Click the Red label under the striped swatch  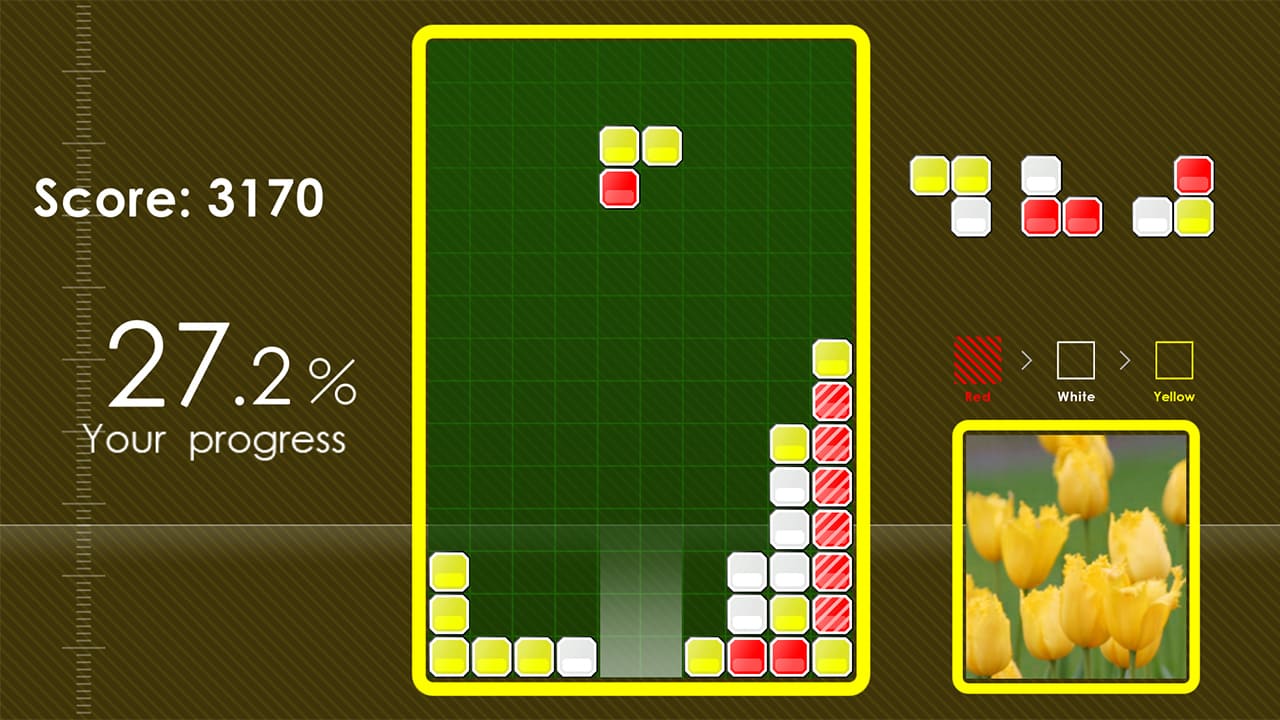point(976,397)
